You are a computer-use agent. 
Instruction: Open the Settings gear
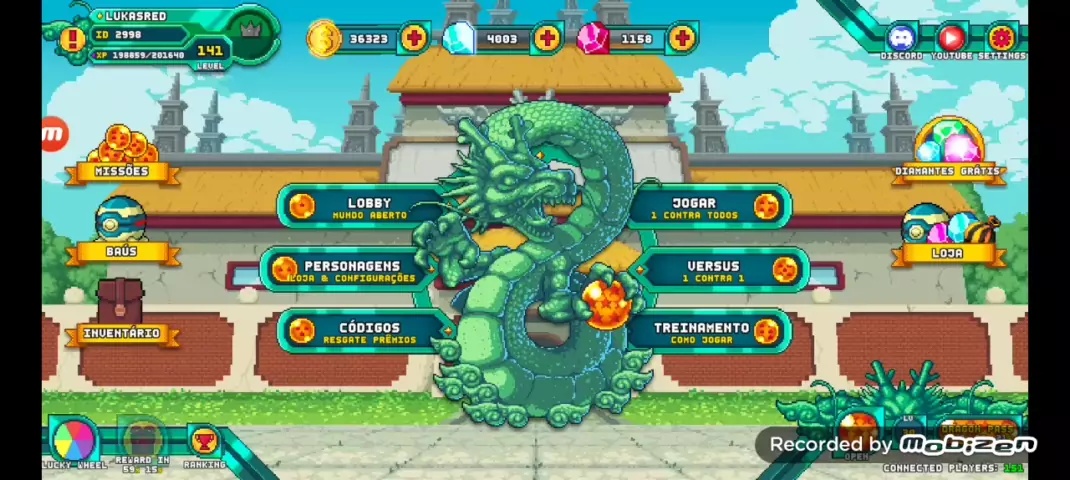(1001, 39)
